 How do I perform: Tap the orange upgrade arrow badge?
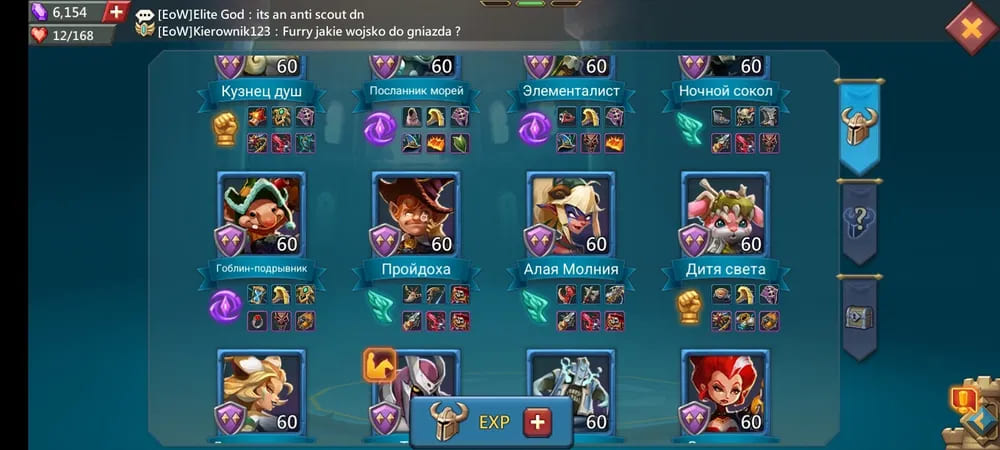(x=379, y=365)
